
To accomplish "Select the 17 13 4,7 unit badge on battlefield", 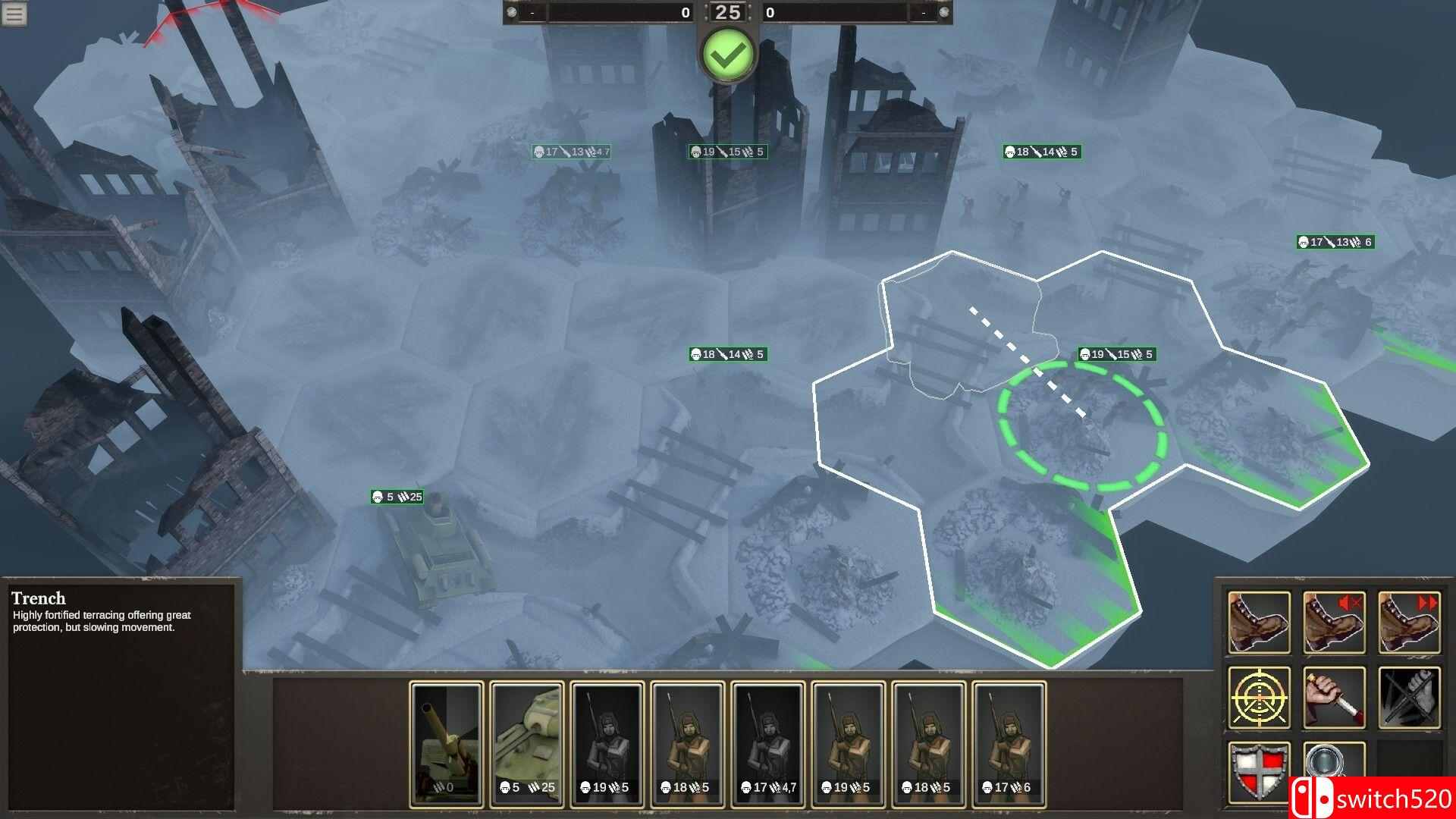I will (571, 152).
